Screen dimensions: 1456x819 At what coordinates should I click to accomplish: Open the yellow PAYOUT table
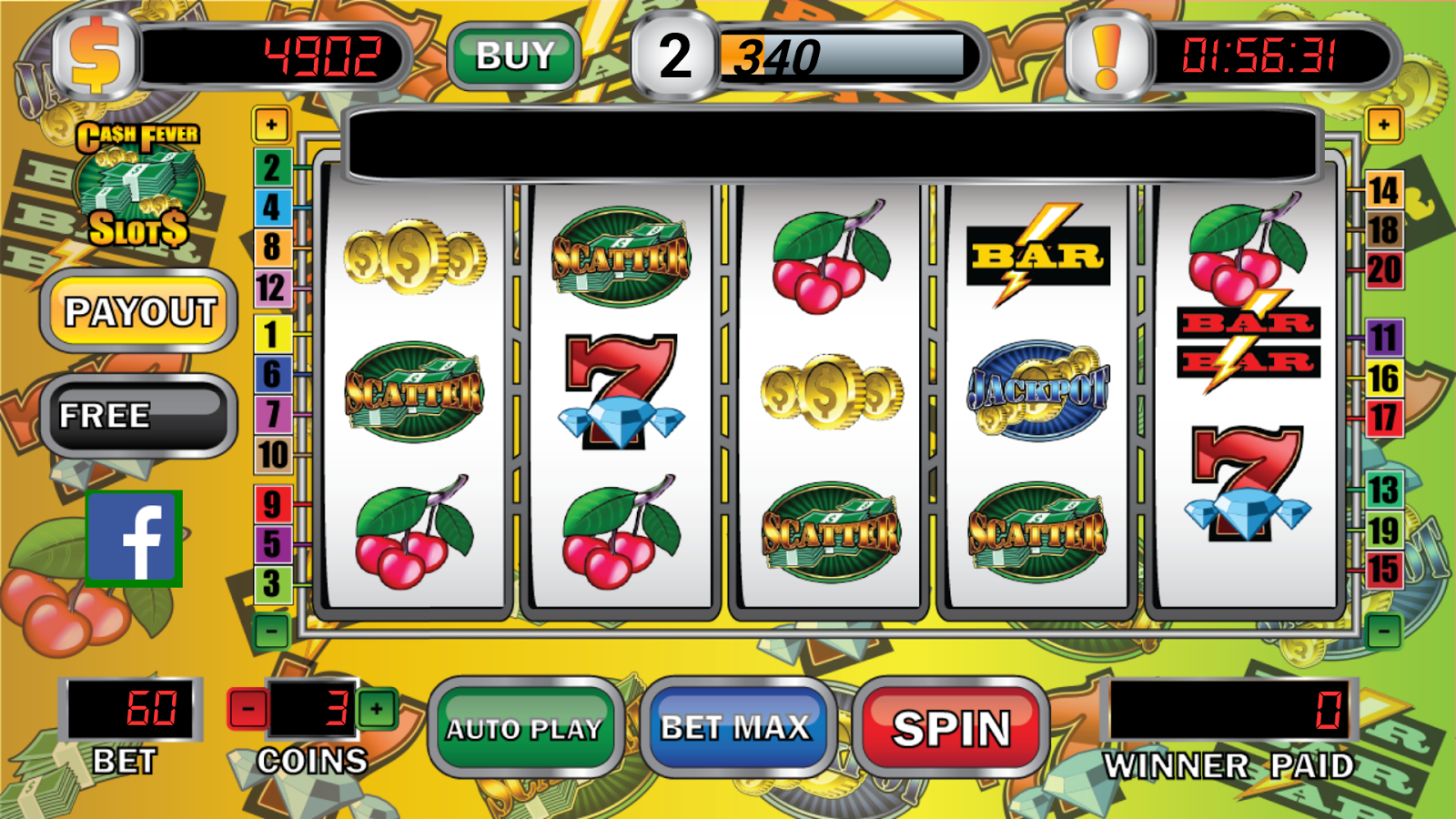tap(139, 312)
